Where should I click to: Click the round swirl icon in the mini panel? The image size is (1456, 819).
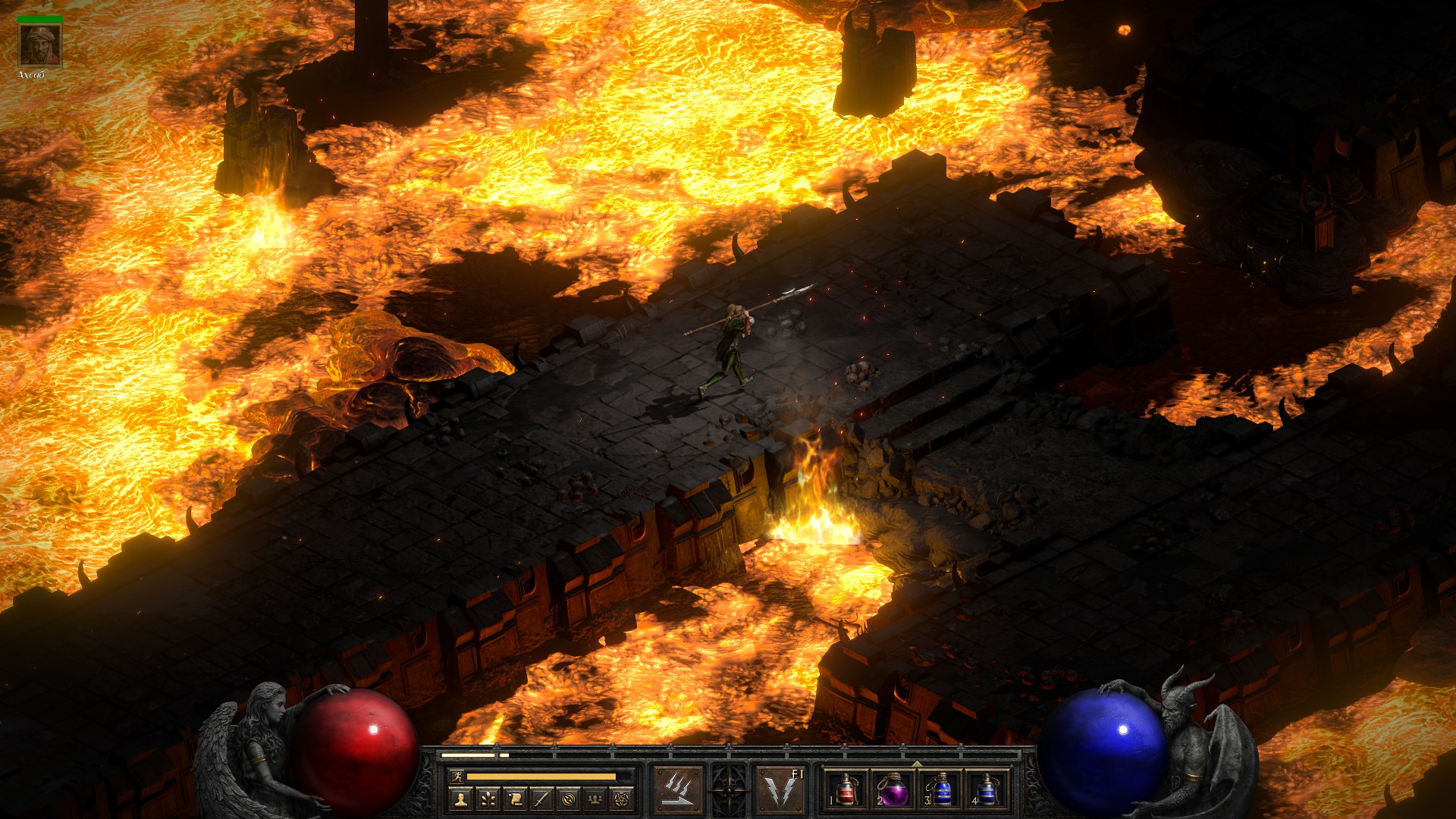pyautogui.click(x=569, y=799)
